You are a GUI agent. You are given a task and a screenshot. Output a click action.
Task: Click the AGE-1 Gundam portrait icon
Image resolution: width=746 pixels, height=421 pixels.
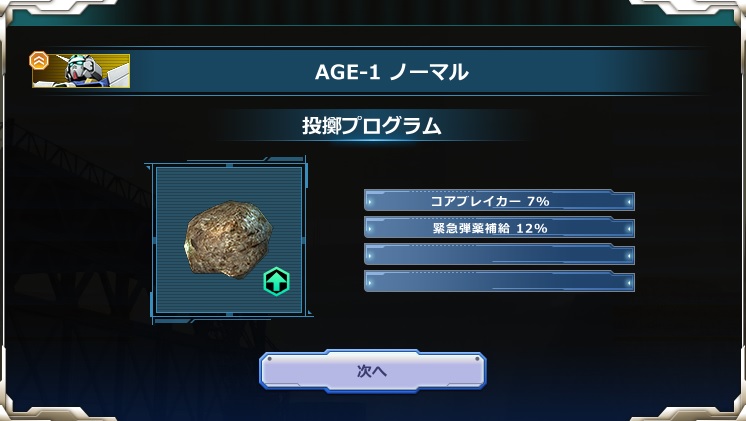point(83,71)
